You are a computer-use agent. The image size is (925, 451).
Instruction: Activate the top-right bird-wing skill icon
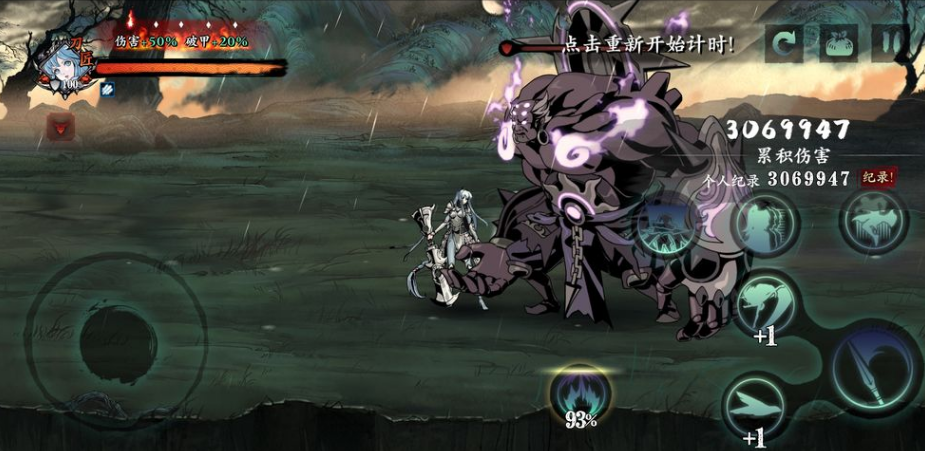873,220
